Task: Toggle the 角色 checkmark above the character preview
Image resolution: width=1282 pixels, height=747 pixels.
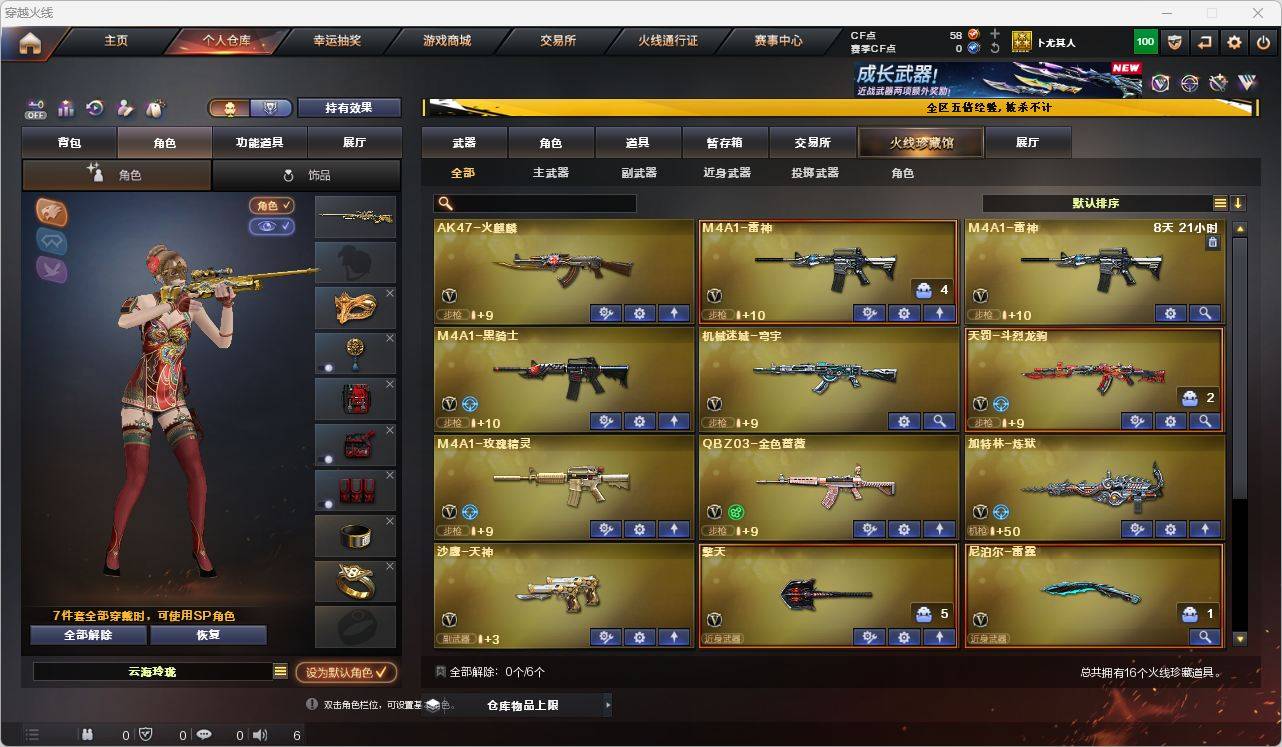Action: (x=270, y=207)
